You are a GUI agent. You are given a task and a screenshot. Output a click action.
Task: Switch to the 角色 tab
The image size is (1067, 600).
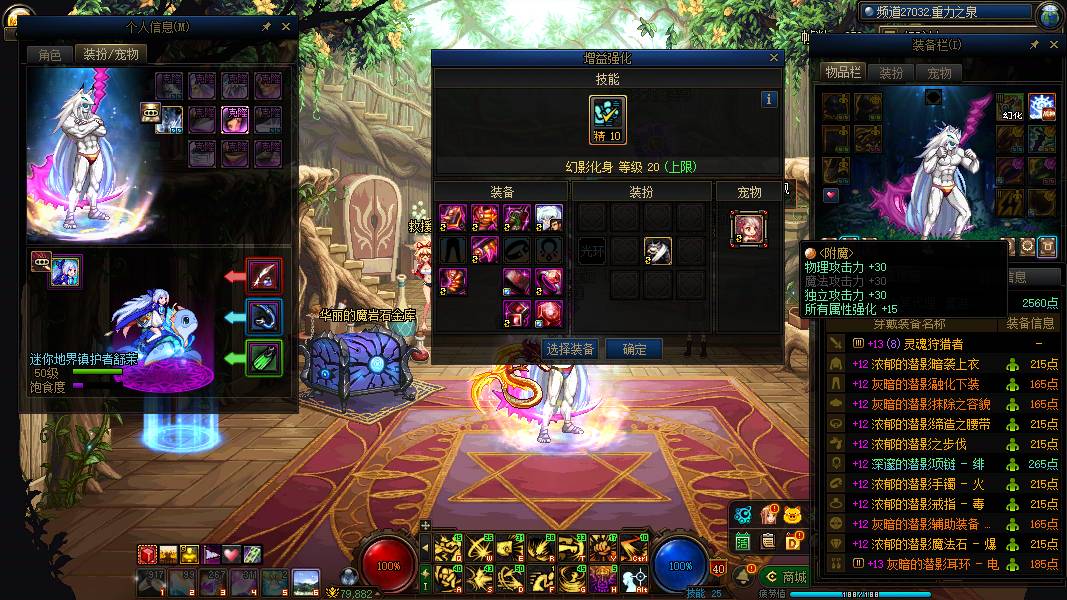tap(50, 55)
